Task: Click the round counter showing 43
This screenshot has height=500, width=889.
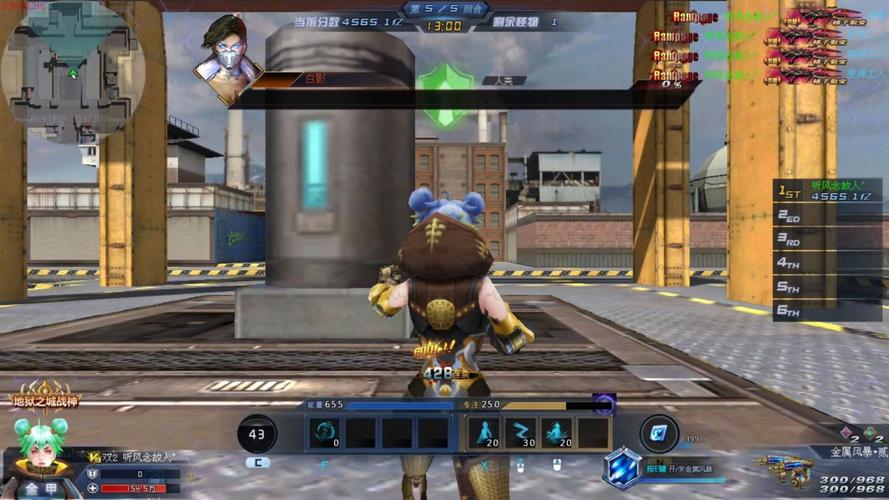Action: tap(258, 433)
